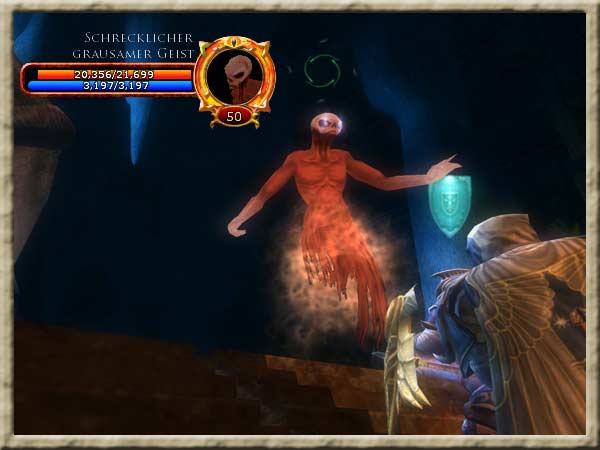Select the green circular arrows effect icon

tap(322, 71)
